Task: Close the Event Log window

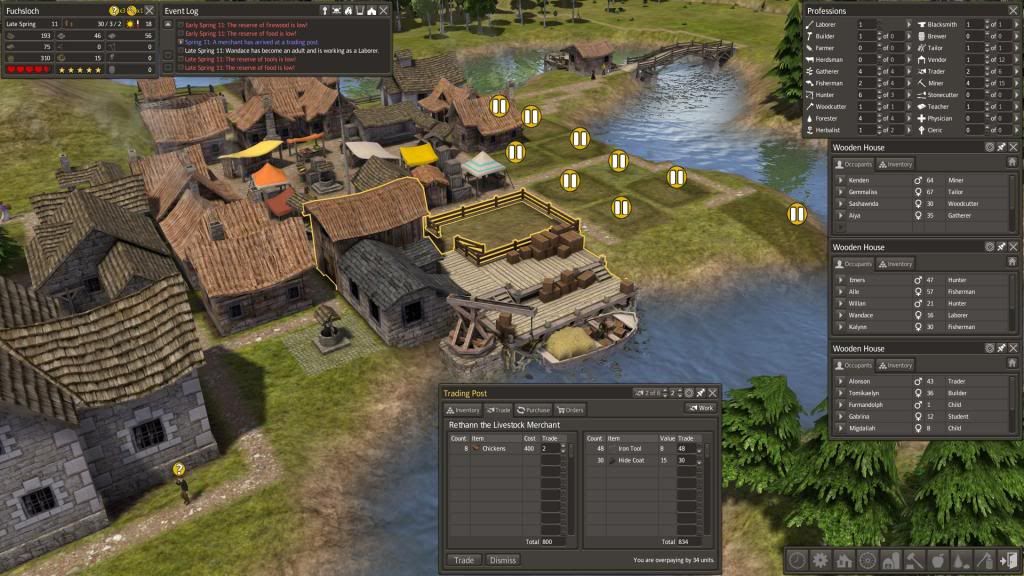Action: pyautogui.click(x=383, y=10)
